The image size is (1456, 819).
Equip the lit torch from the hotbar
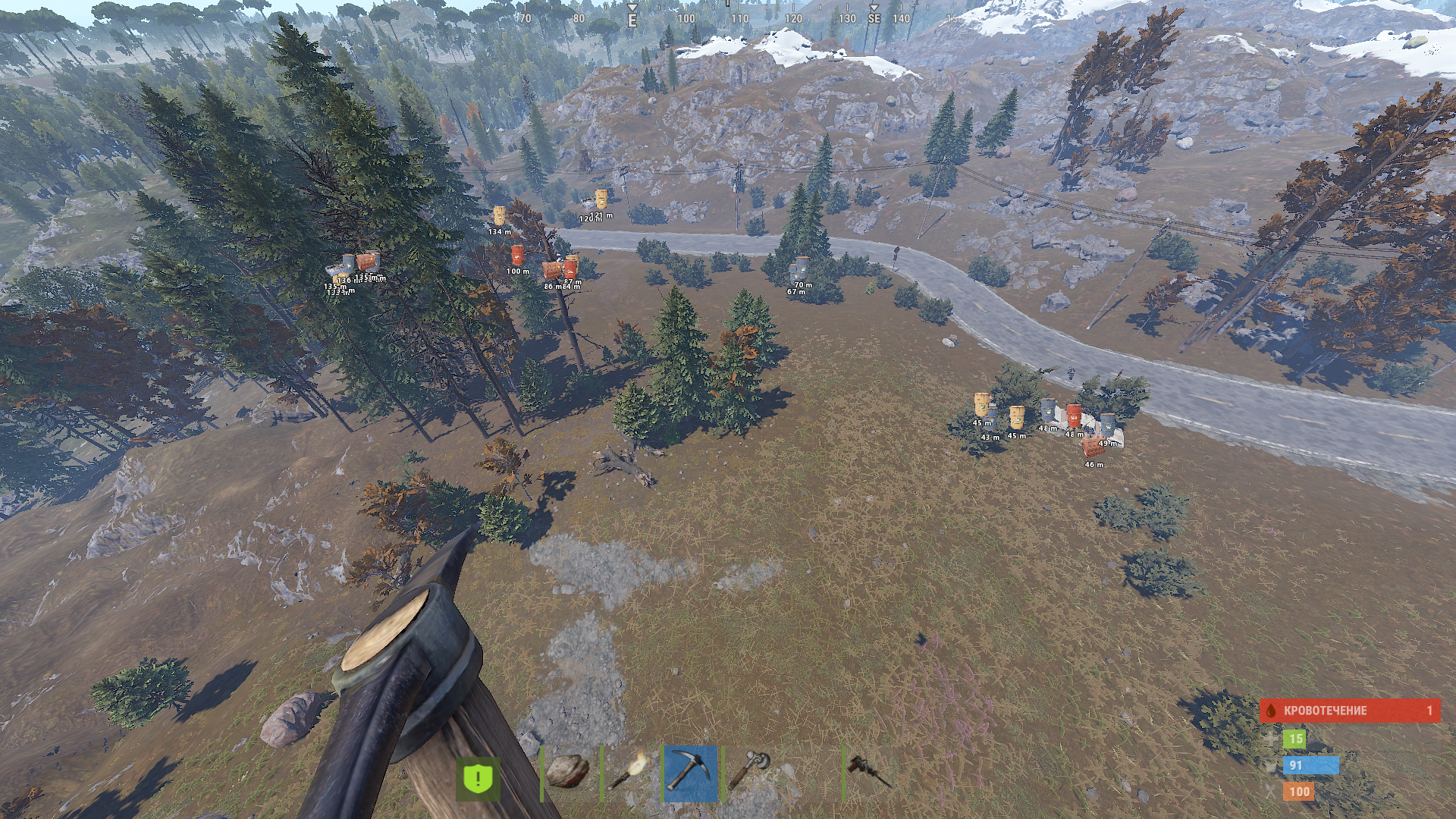pyautogui.click(x=629, y=772)
